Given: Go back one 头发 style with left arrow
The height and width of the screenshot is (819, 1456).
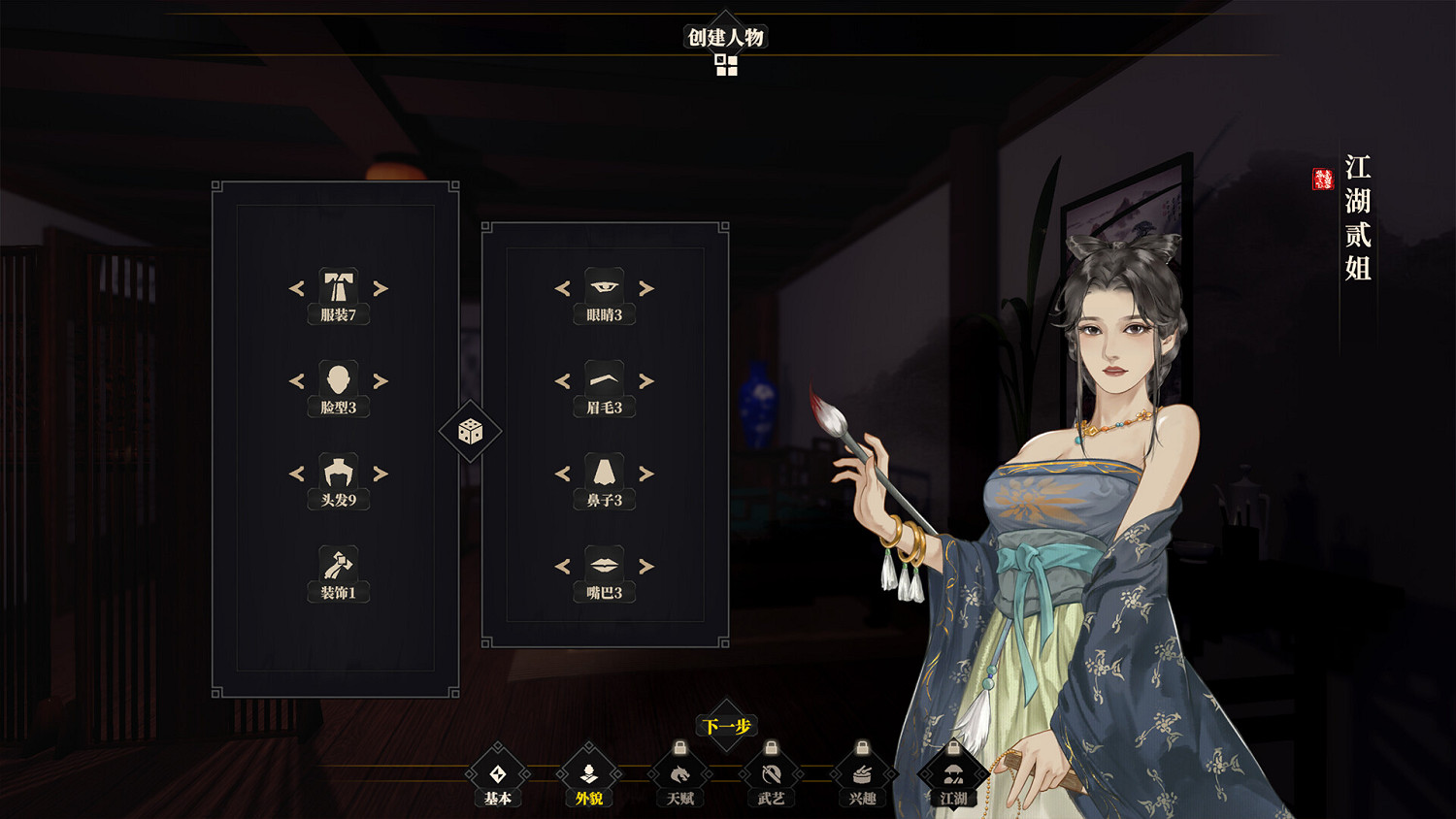Looking at the screenshot, I should point(295,475).
